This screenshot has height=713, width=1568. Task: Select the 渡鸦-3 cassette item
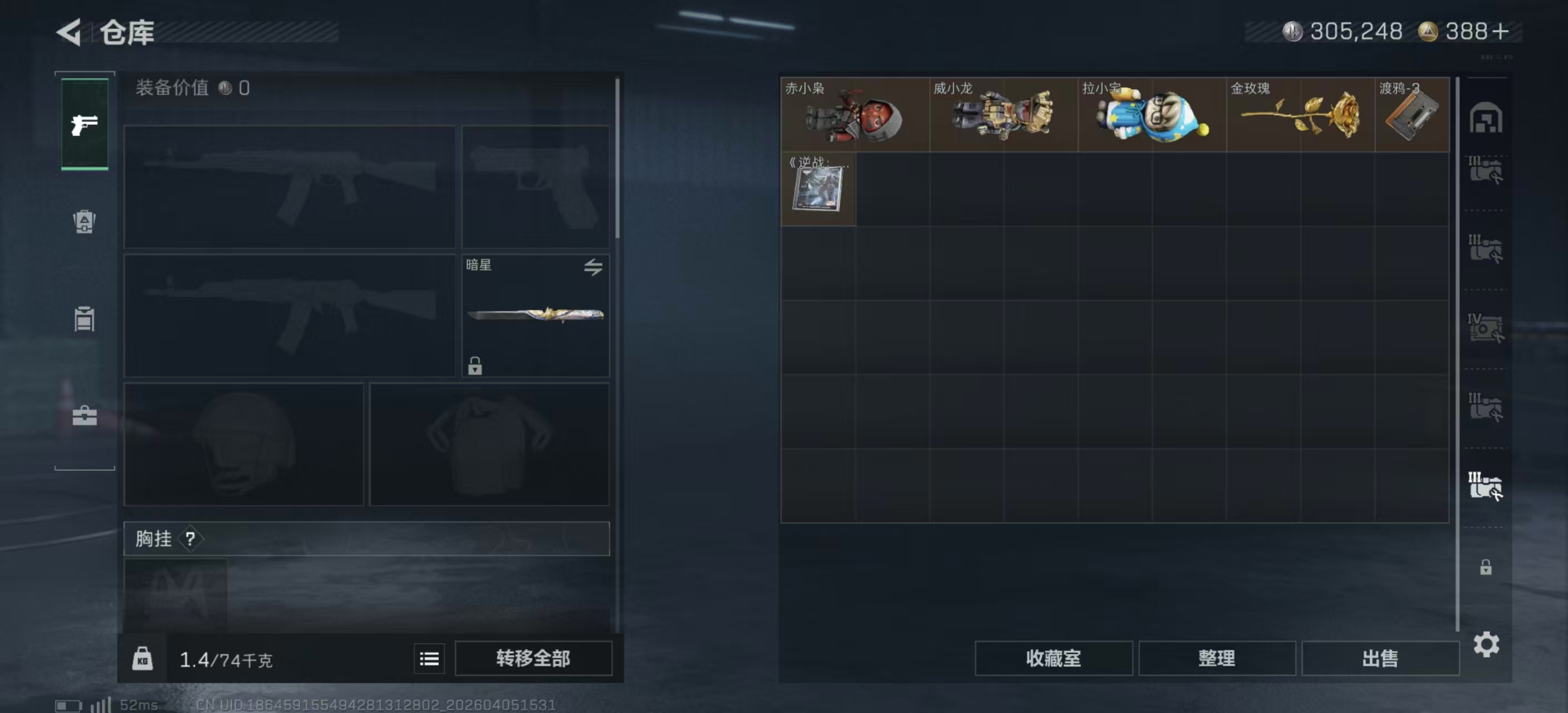(x=1411, y=116)
